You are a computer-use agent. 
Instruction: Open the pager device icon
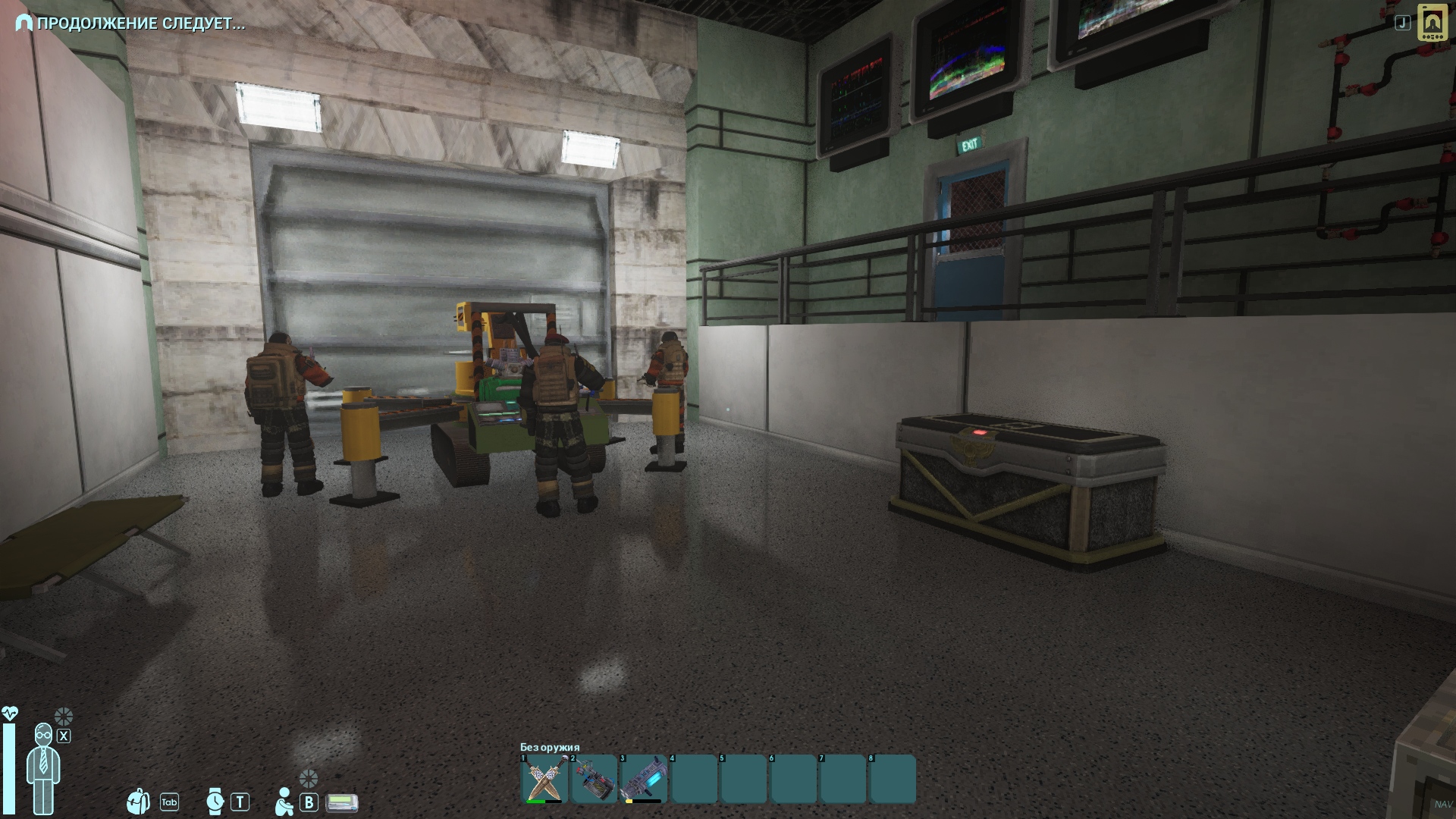point(342,802)
